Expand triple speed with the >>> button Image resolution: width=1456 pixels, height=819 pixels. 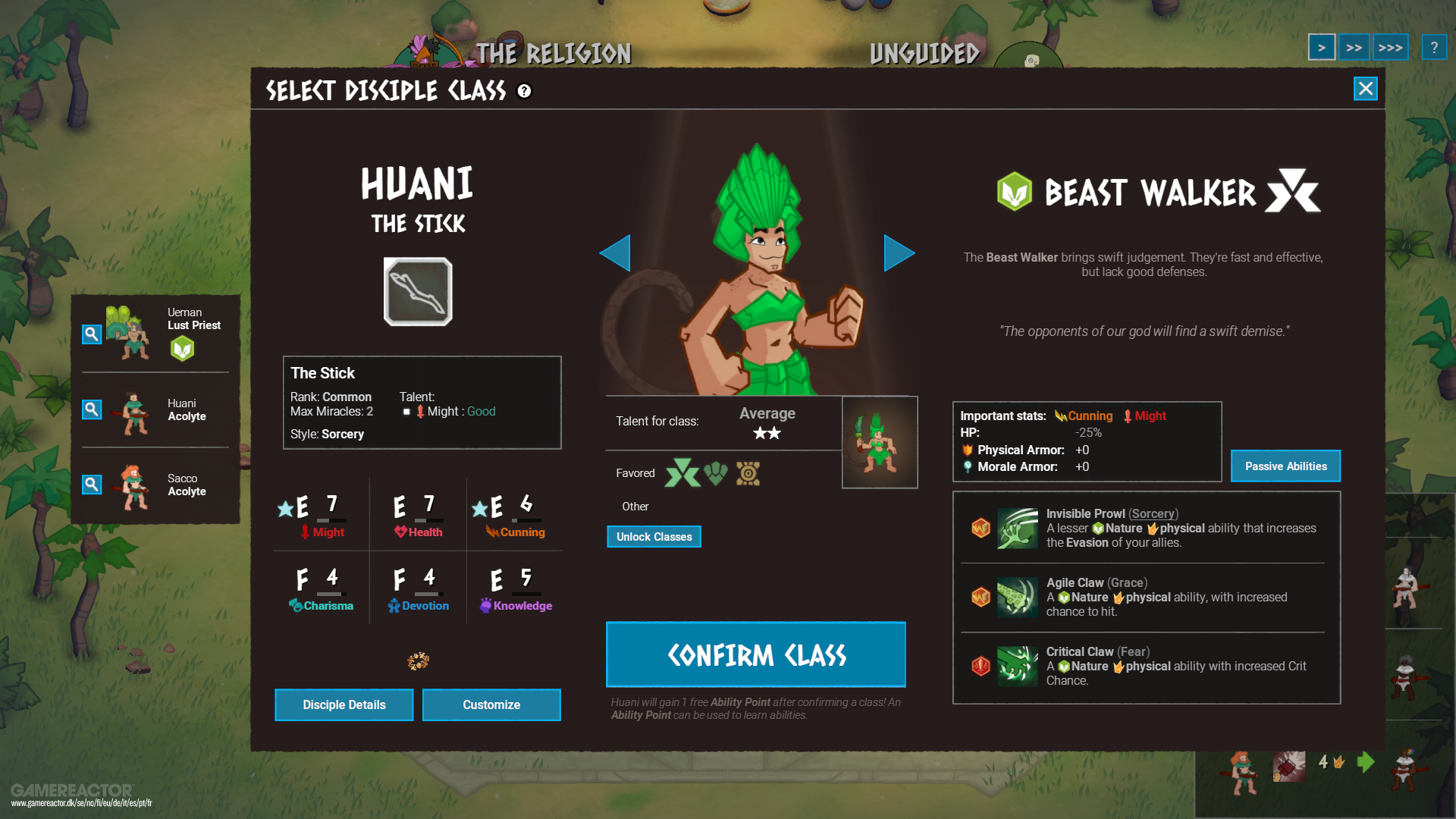pyautogui.click(x=1391, y=47)
